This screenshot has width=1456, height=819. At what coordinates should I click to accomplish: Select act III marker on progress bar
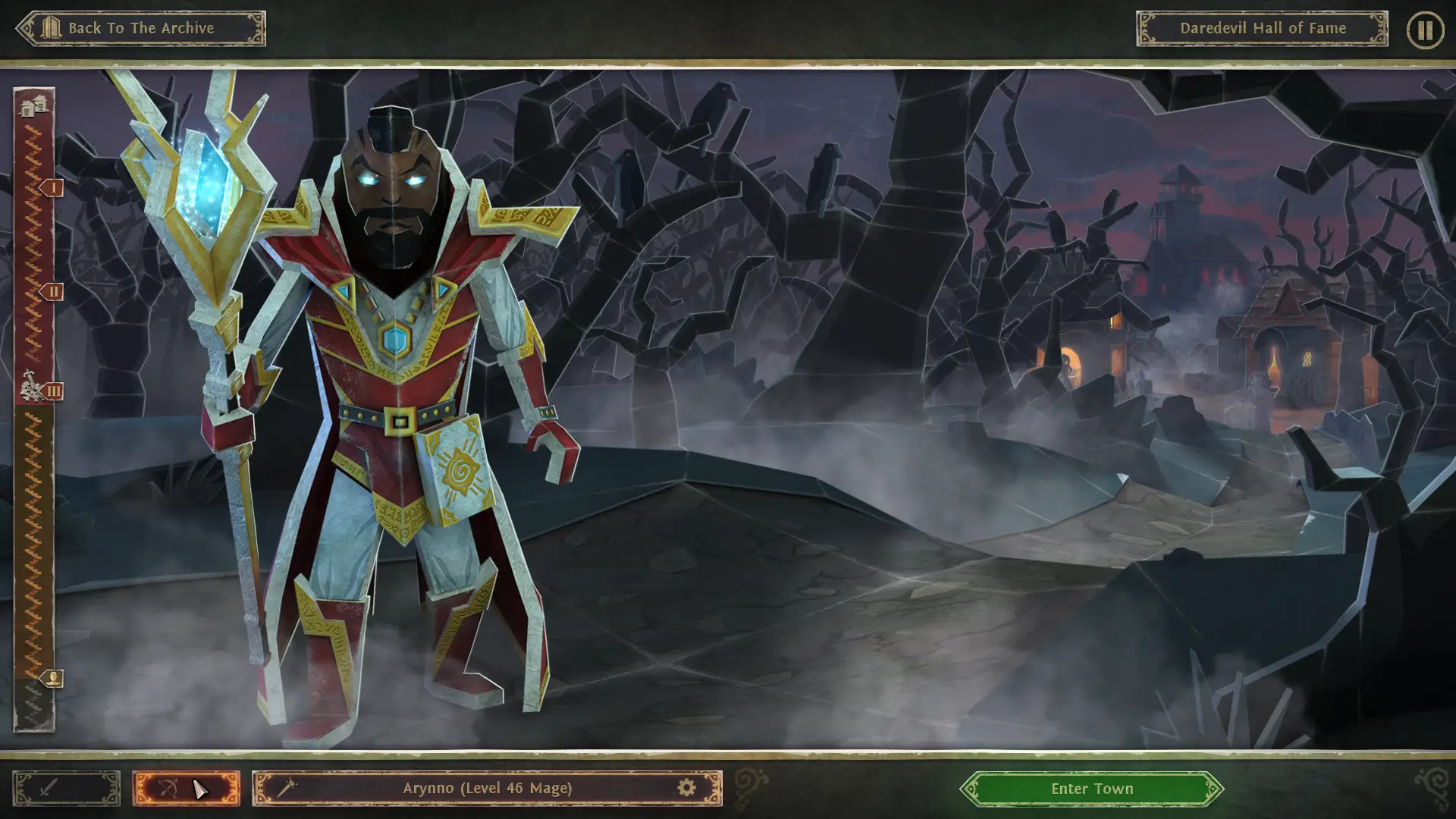click(52, 391)
